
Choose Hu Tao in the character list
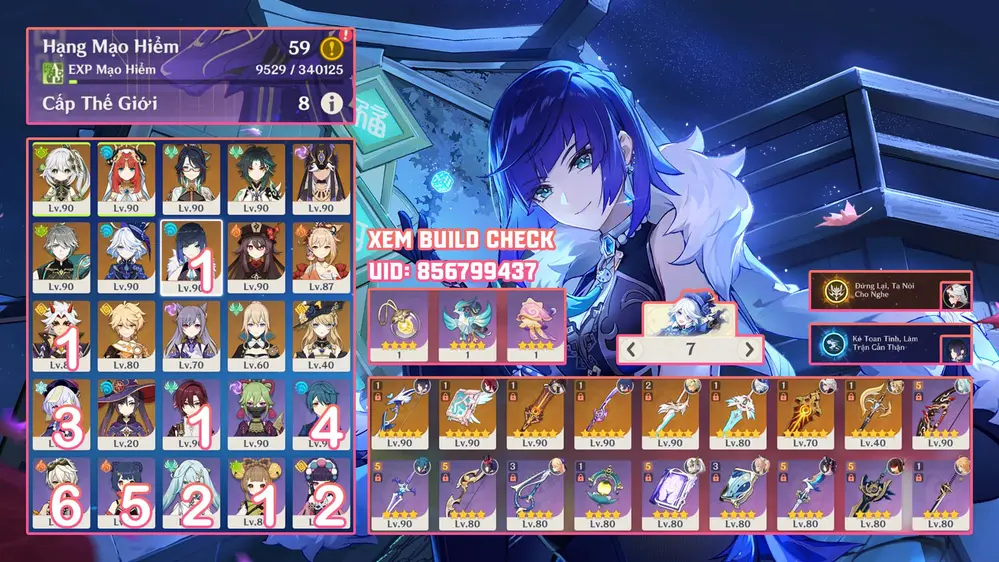(256, 256)
